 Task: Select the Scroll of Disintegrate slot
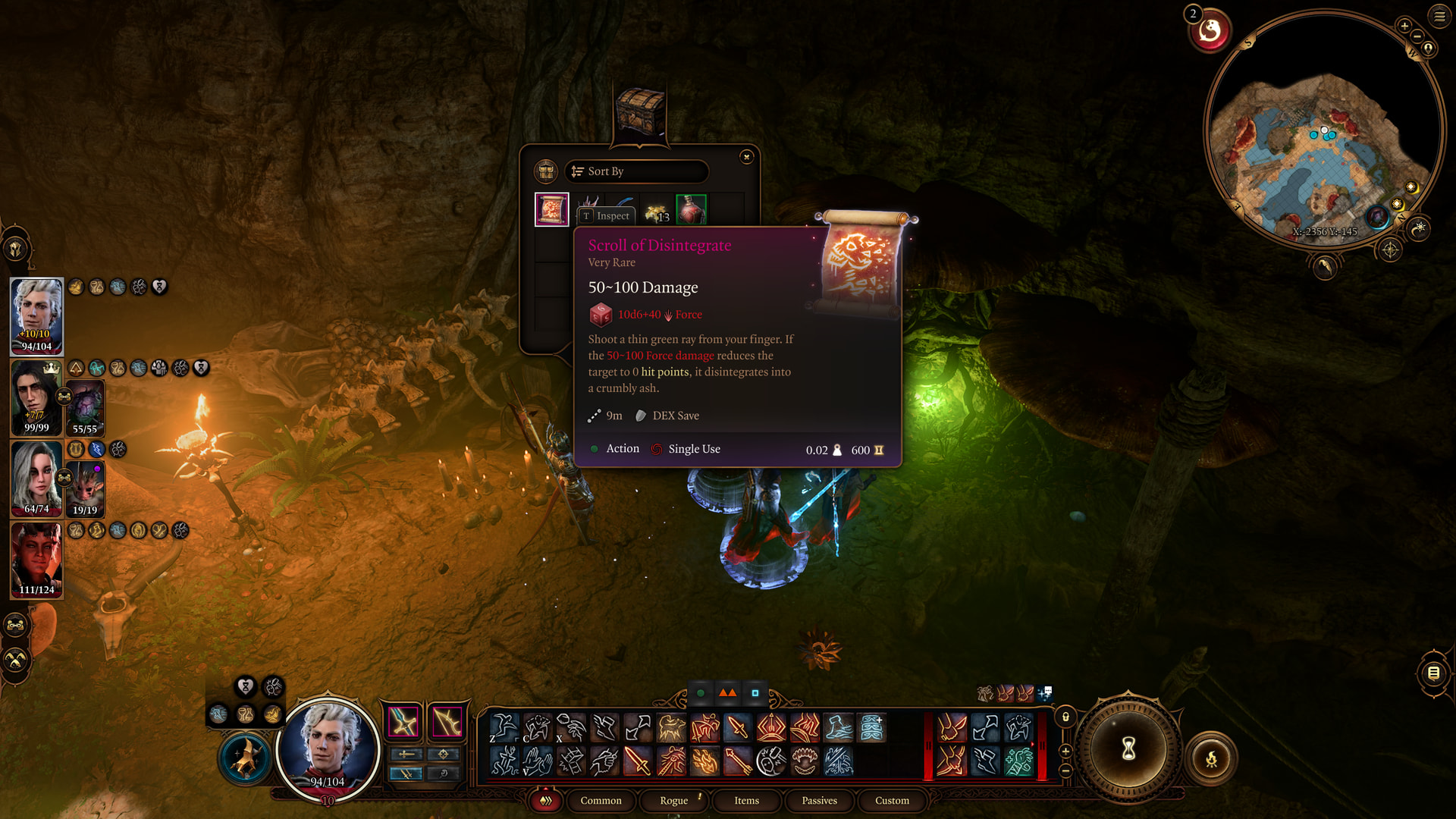pos(551,209)
